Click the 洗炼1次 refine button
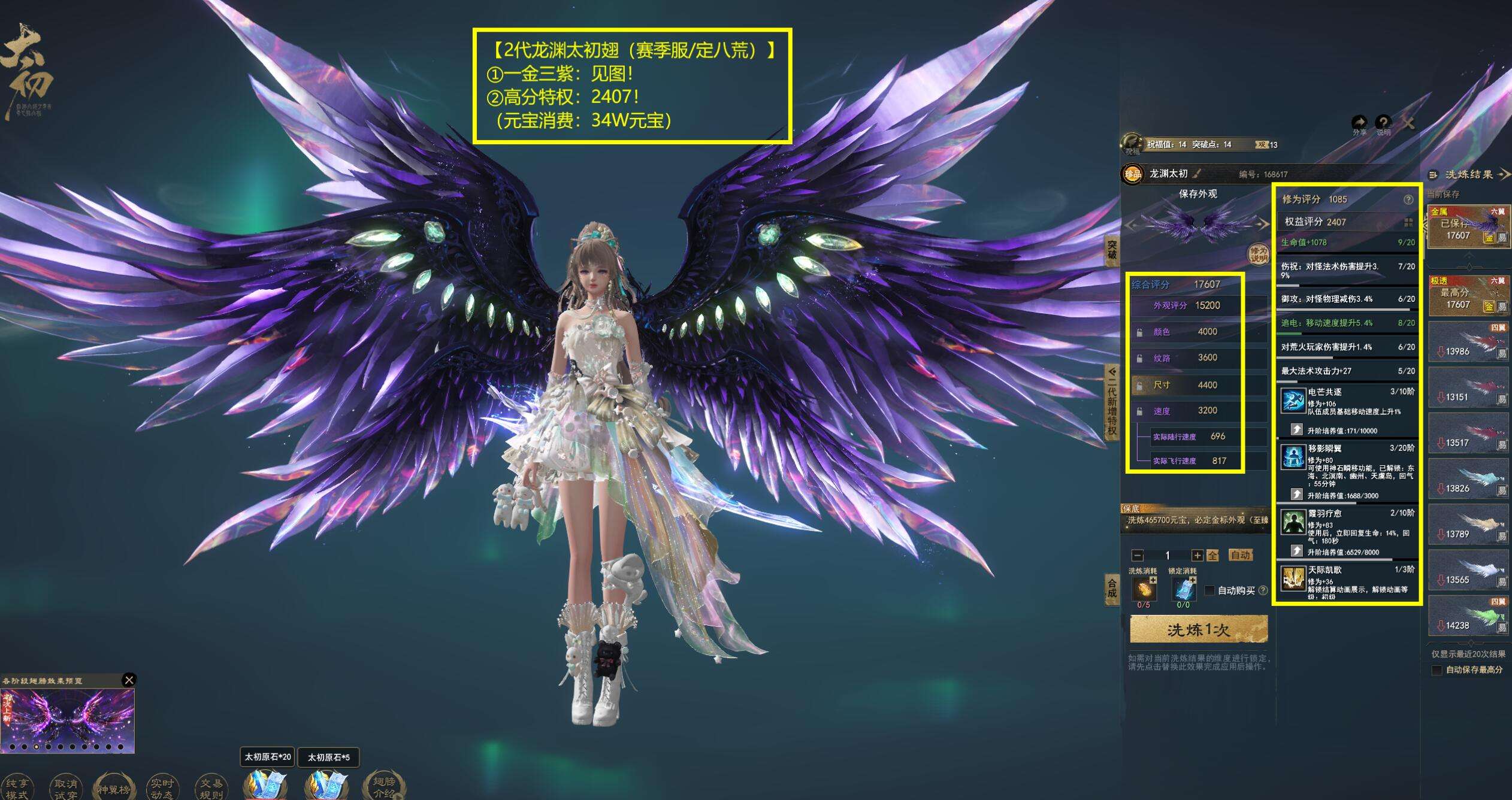This screenshot has height=800, width=1512. point(1198,630)
